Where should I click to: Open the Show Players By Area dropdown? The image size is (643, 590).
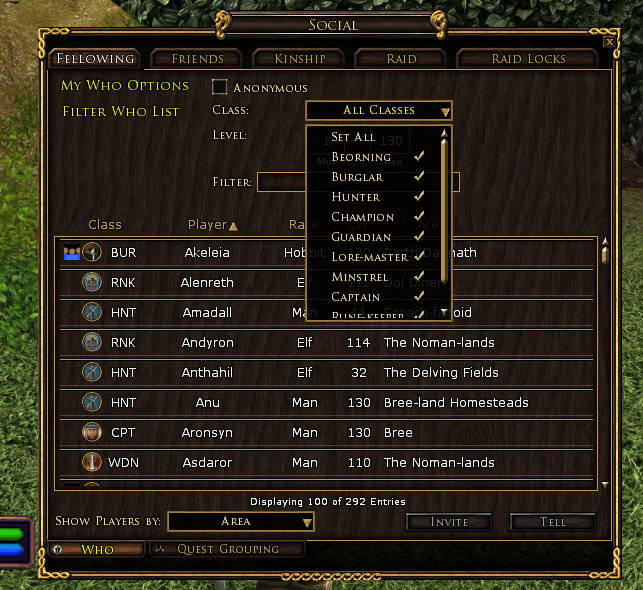point(241,521)
